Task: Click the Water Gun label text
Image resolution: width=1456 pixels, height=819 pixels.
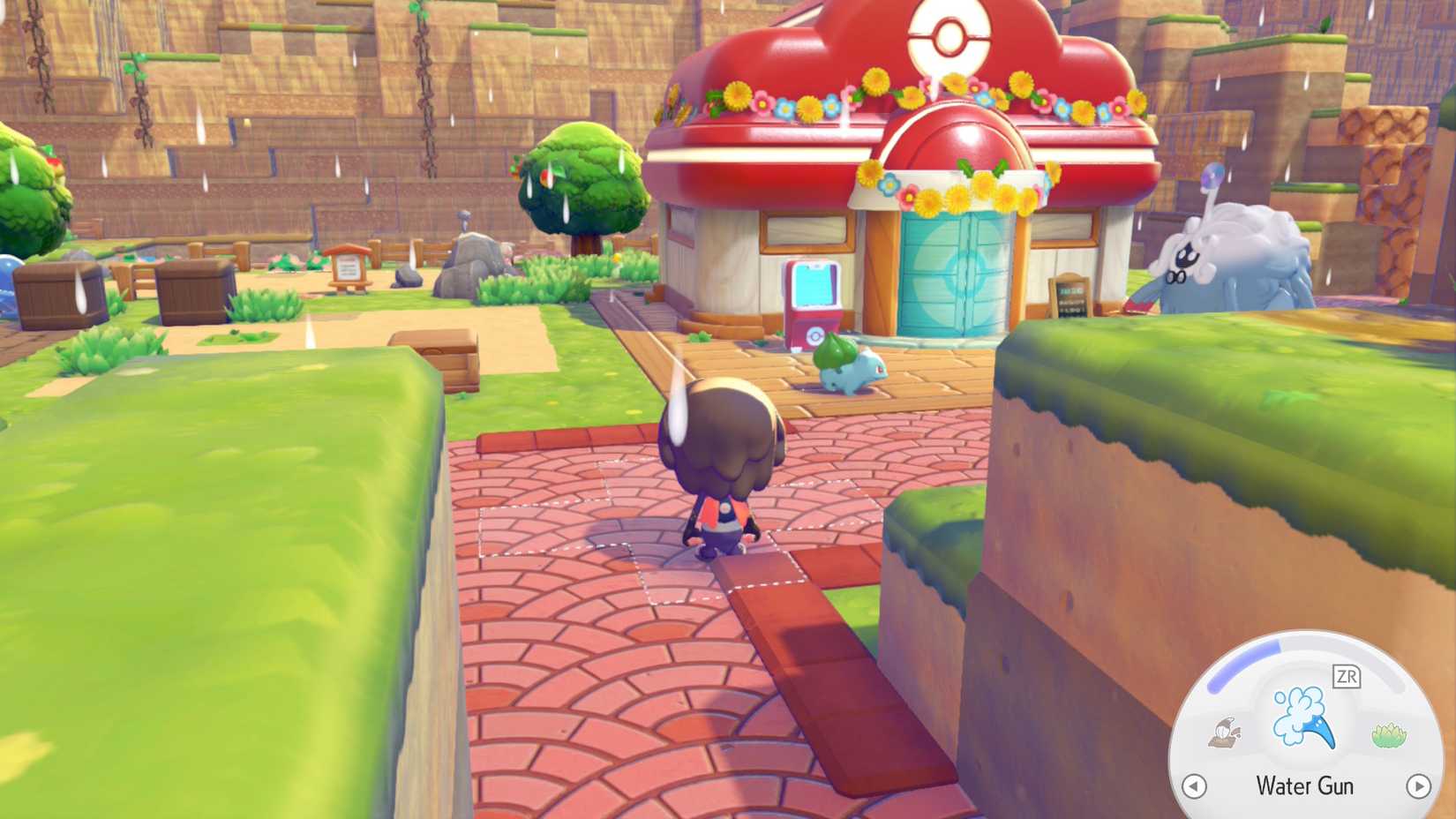Action: [x=1304, y=785]
